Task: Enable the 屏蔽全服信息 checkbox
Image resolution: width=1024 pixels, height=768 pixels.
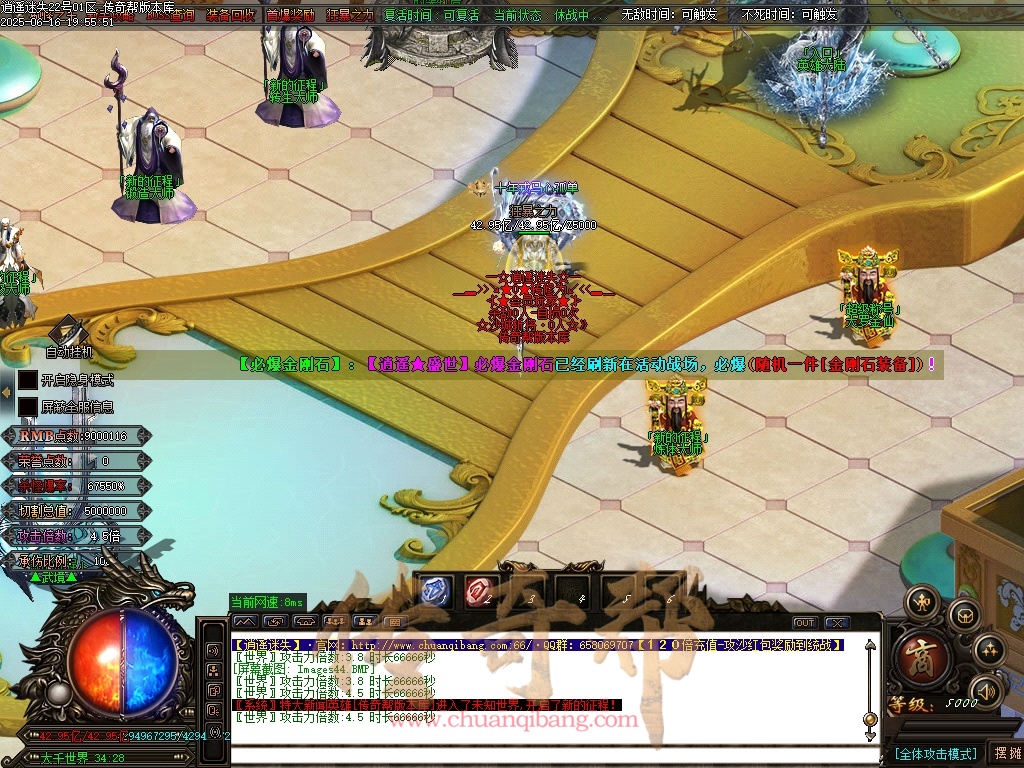Action: pos(28,407)
